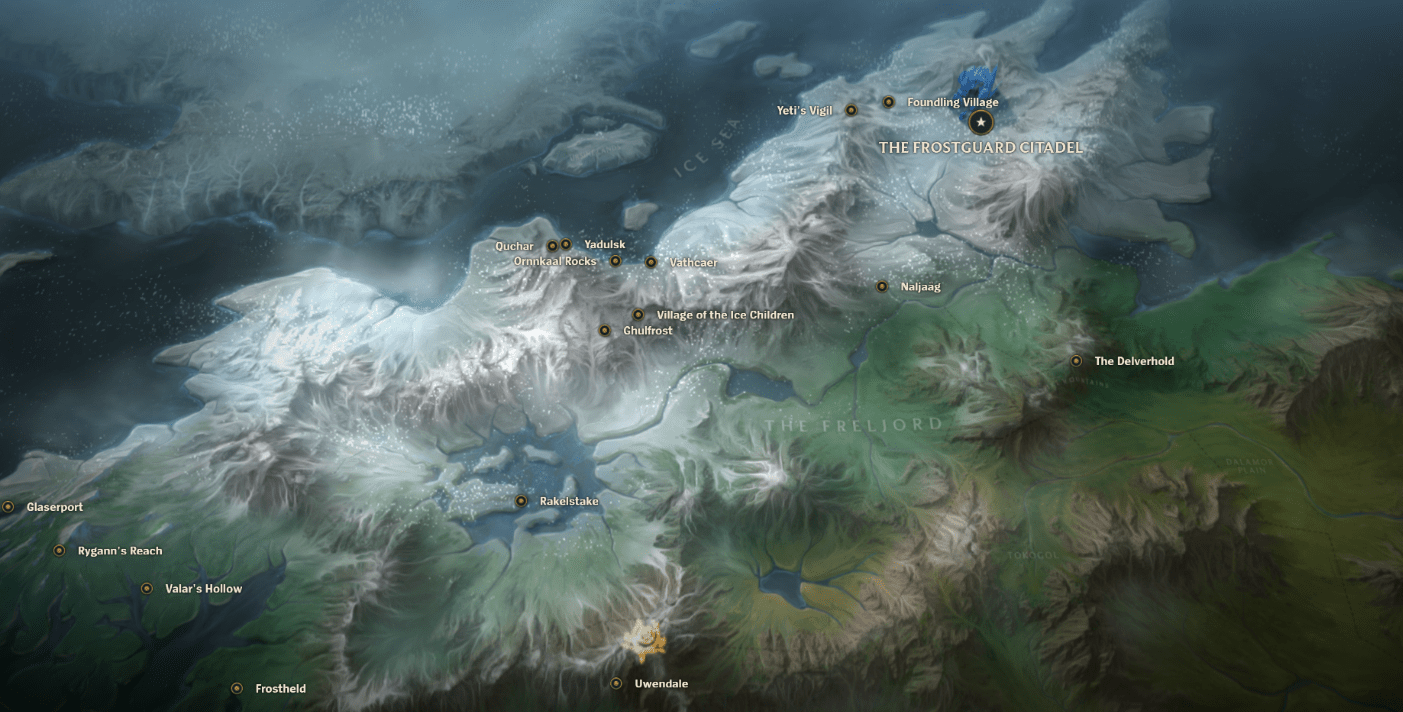Click the Naljaag map marker

[882, 286]
